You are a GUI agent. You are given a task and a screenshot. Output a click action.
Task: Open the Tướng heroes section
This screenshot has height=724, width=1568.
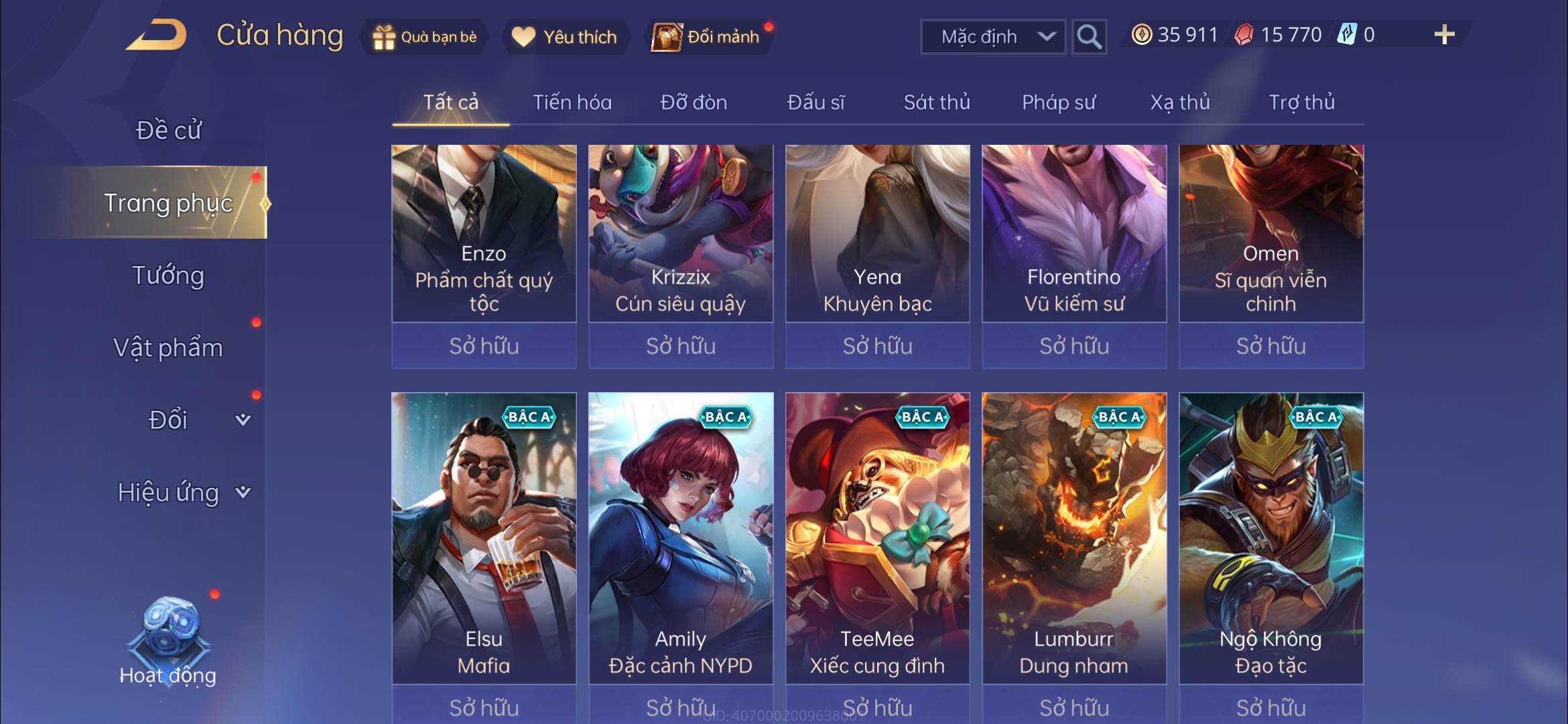tap(168, 276)
